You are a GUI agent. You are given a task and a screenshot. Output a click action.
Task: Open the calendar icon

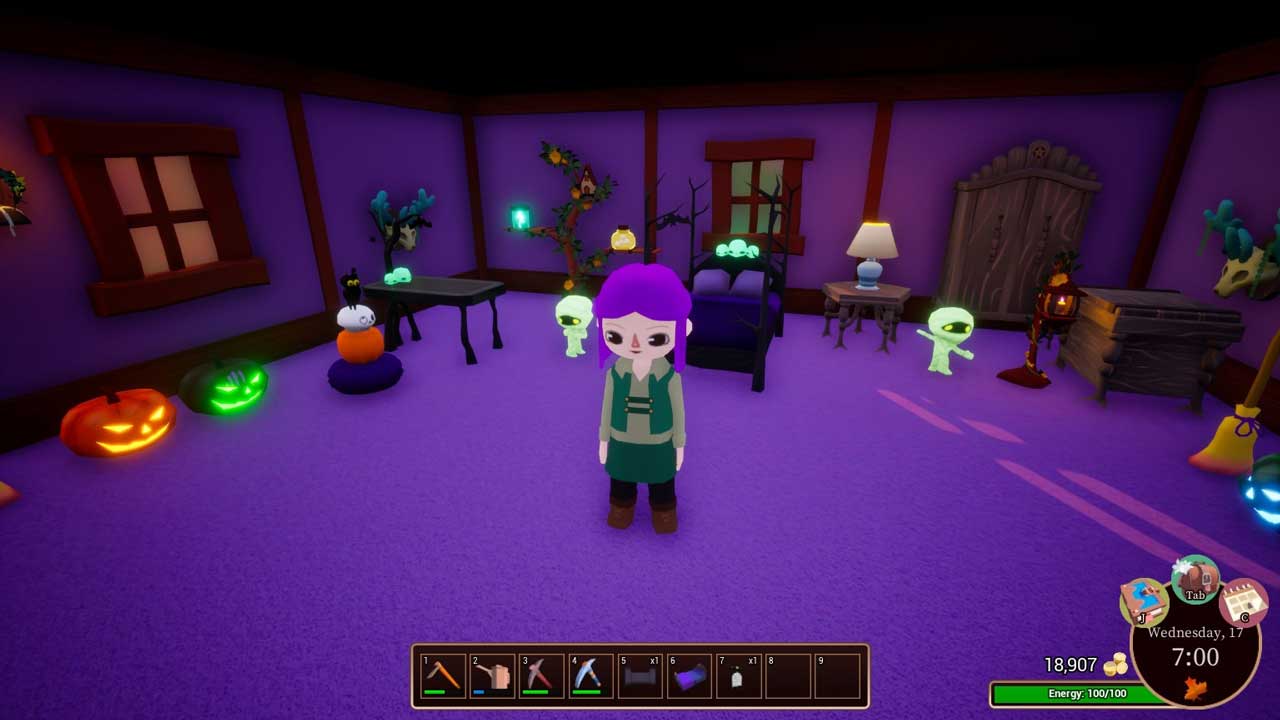(x=1243, y=602)
